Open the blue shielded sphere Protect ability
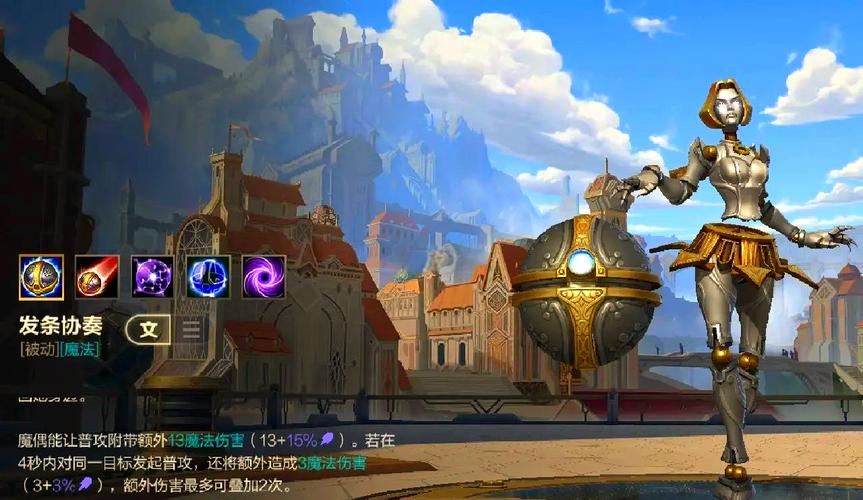 (x=209, y=277)
